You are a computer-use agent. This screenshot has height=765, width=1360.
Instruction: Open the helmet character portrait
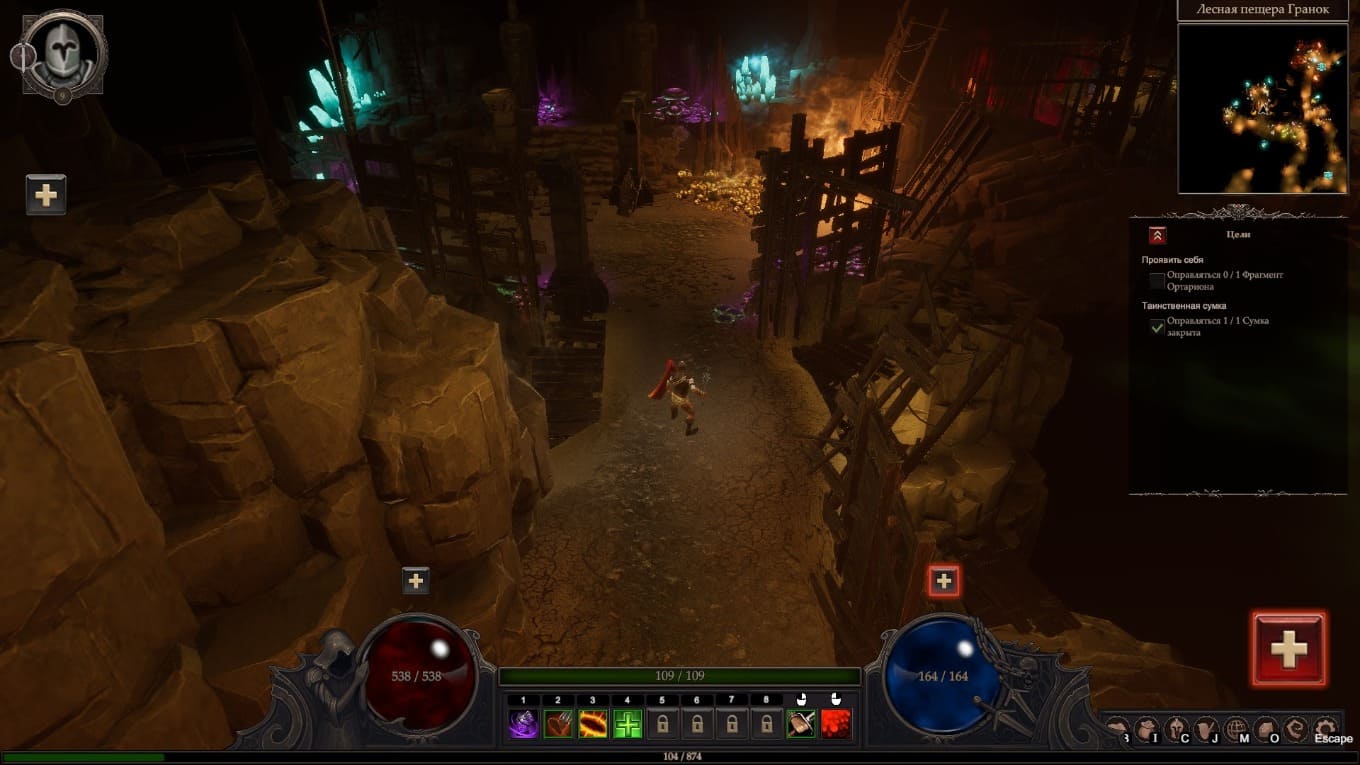(x=65, y=52)
